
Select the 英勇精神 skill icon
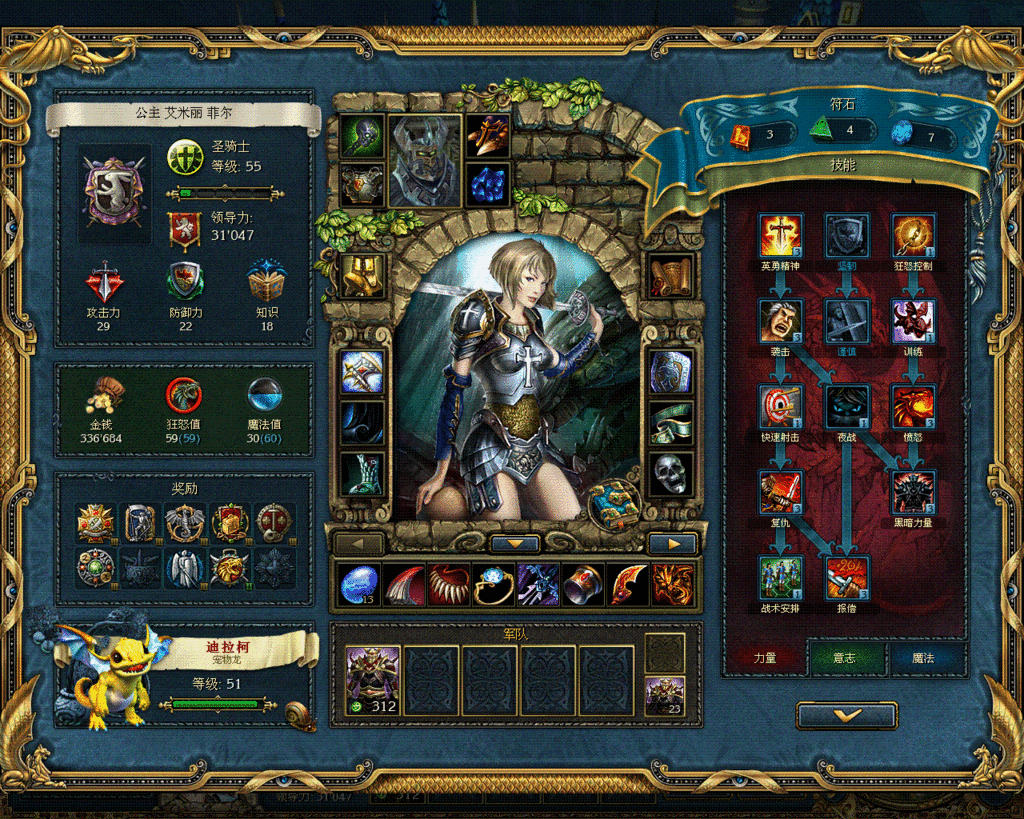pyautogui.click(x=780, y=236)
